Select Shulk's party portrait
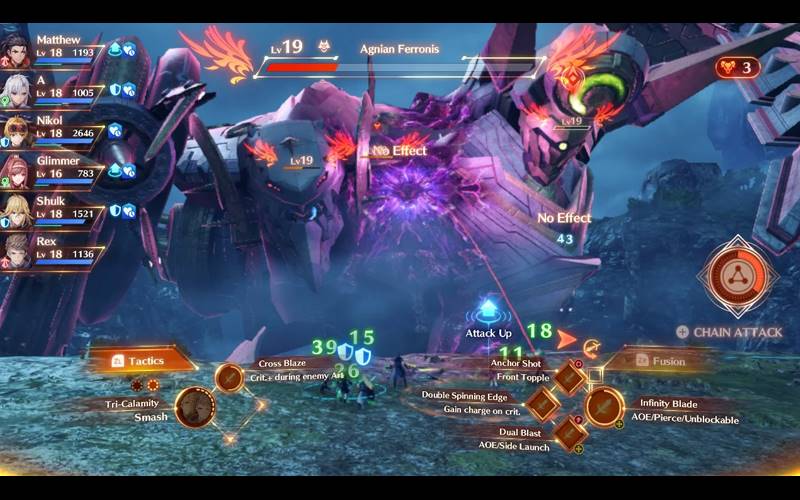The image size is (800, 500). point(17,209)
